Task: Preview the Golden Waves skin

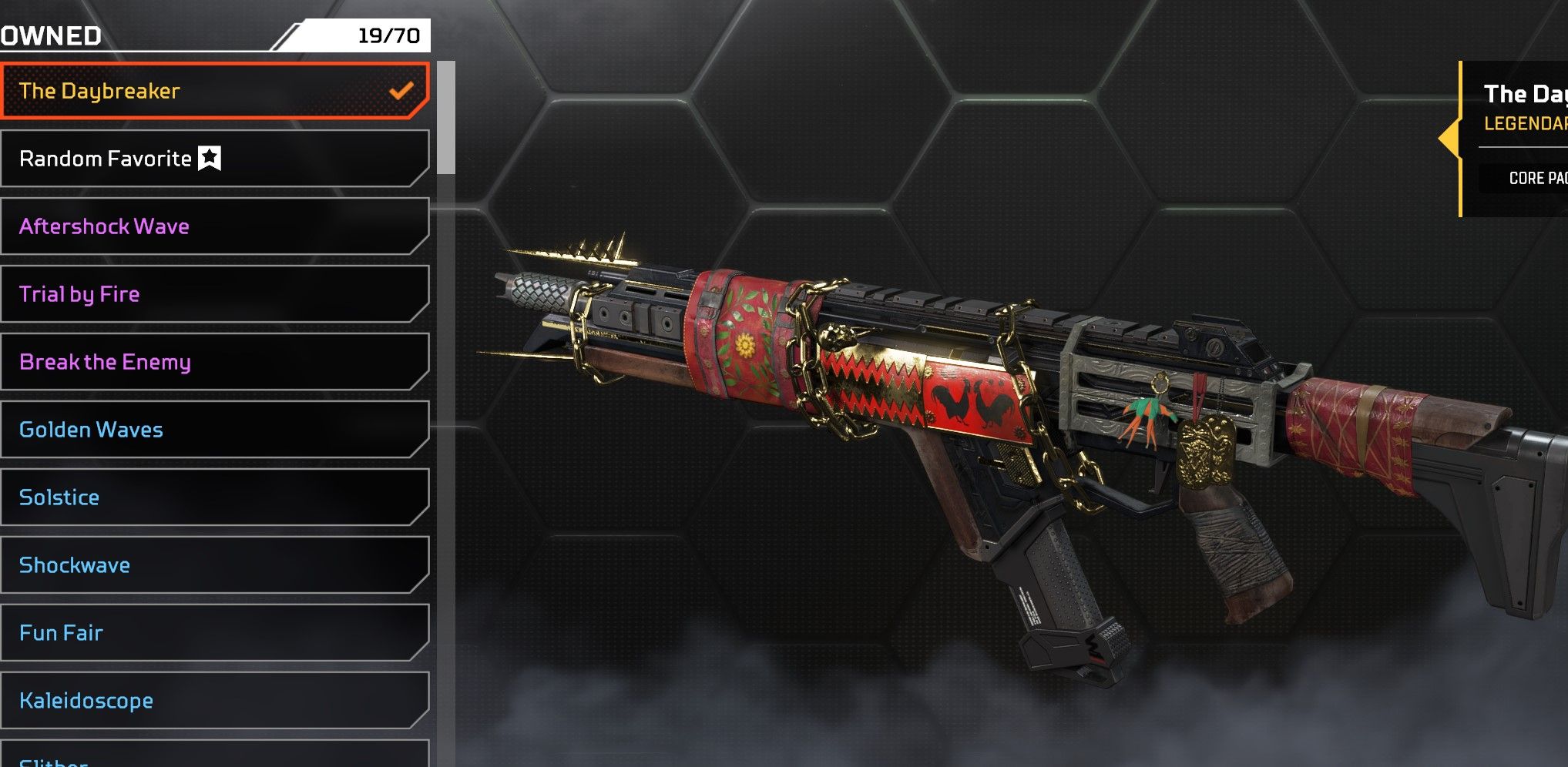Action: click(x=214, y=430)
